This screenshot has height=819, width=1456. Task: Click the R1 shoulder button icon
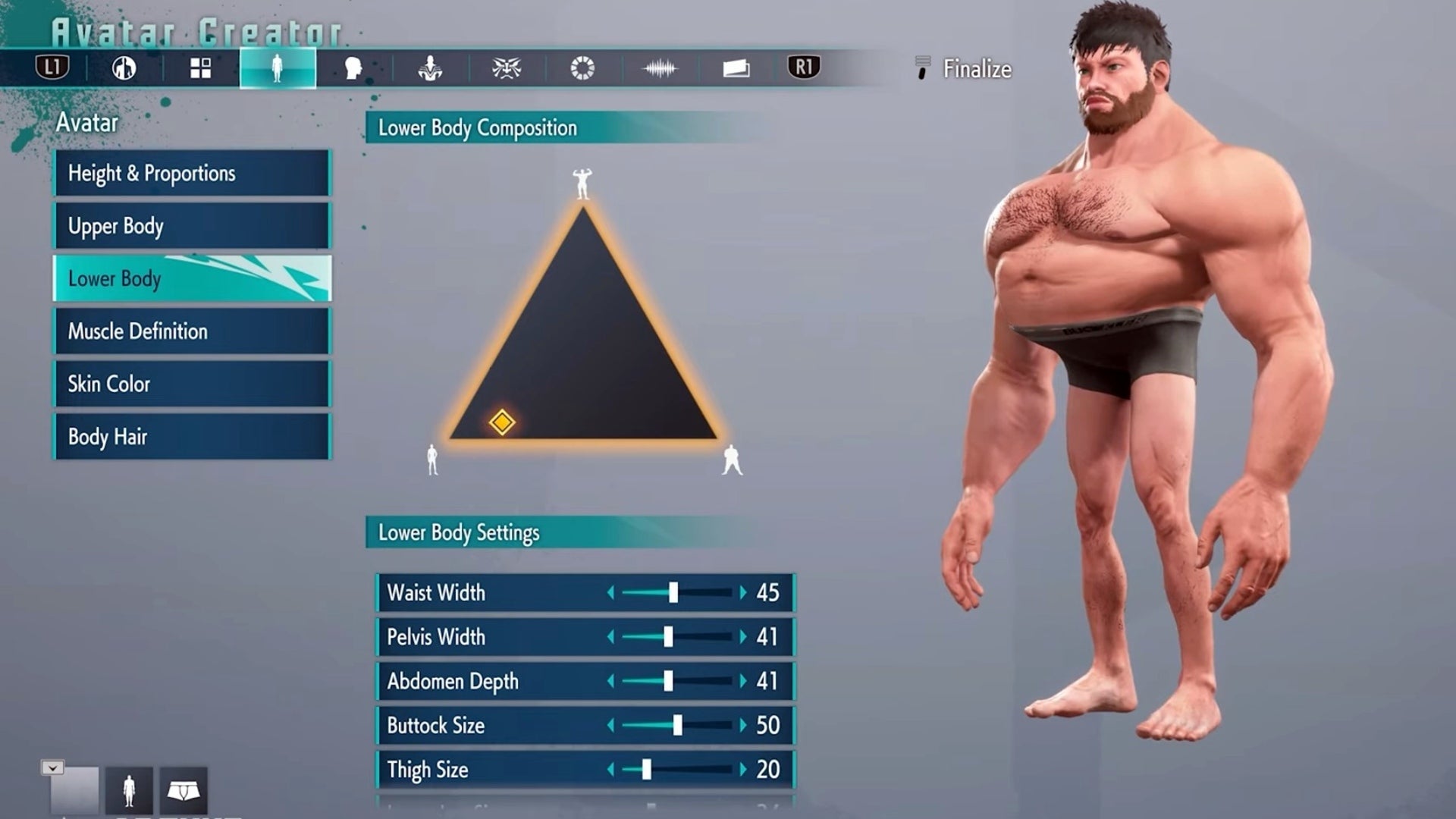[804, 68]
